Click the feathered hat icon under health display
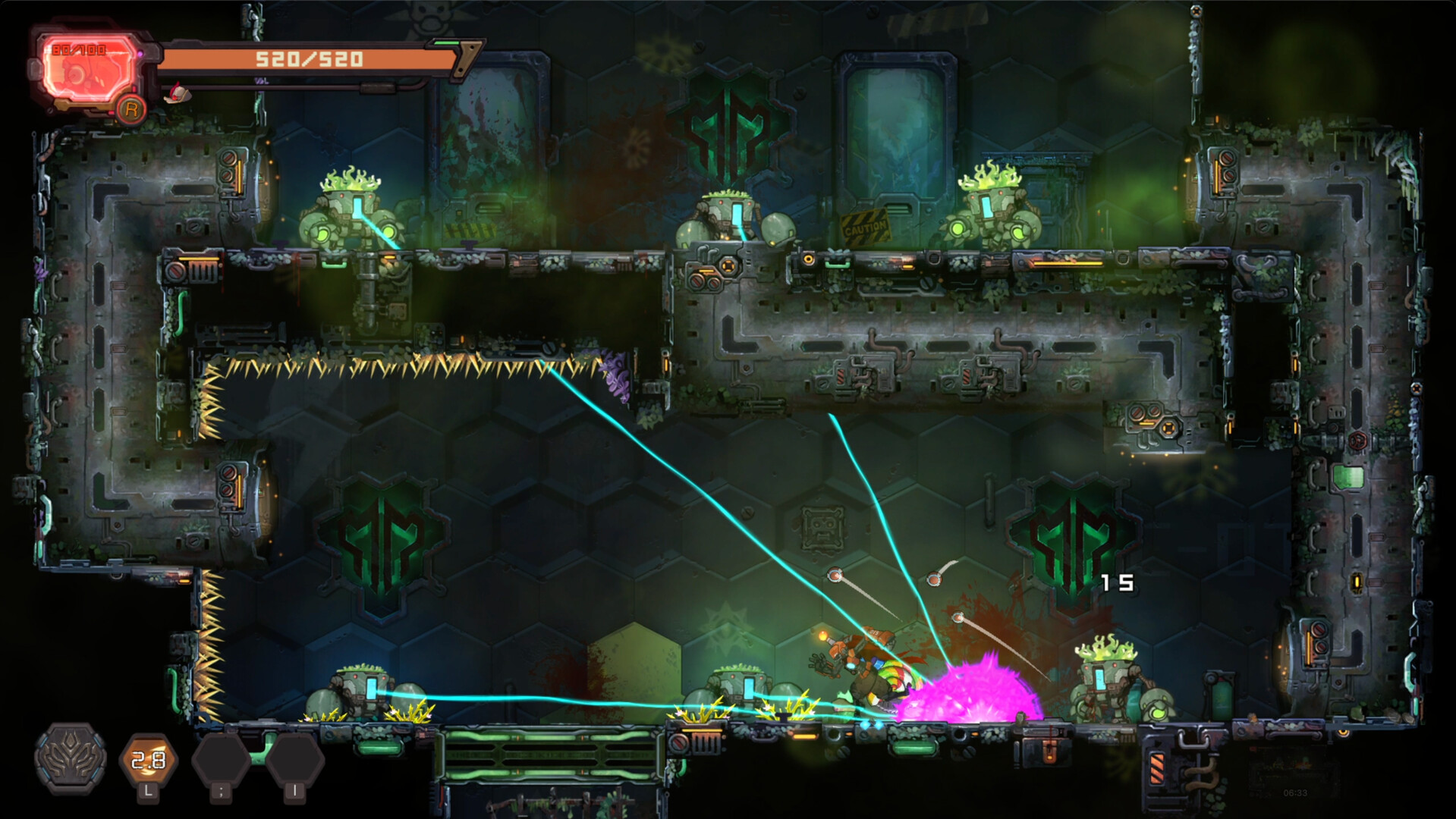 [177, 93]
